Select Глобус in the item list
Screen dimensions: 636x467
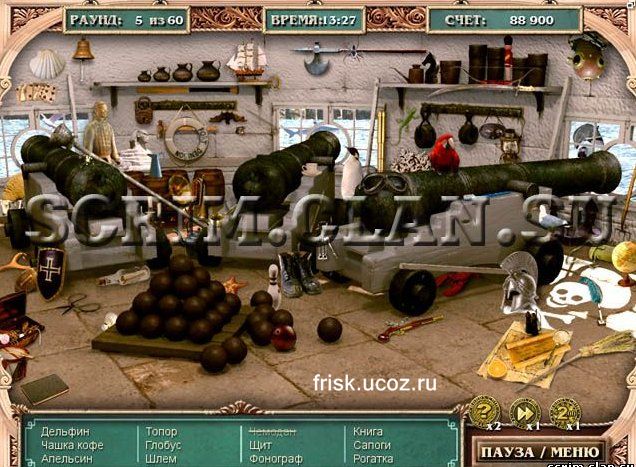tap(164, 445)
